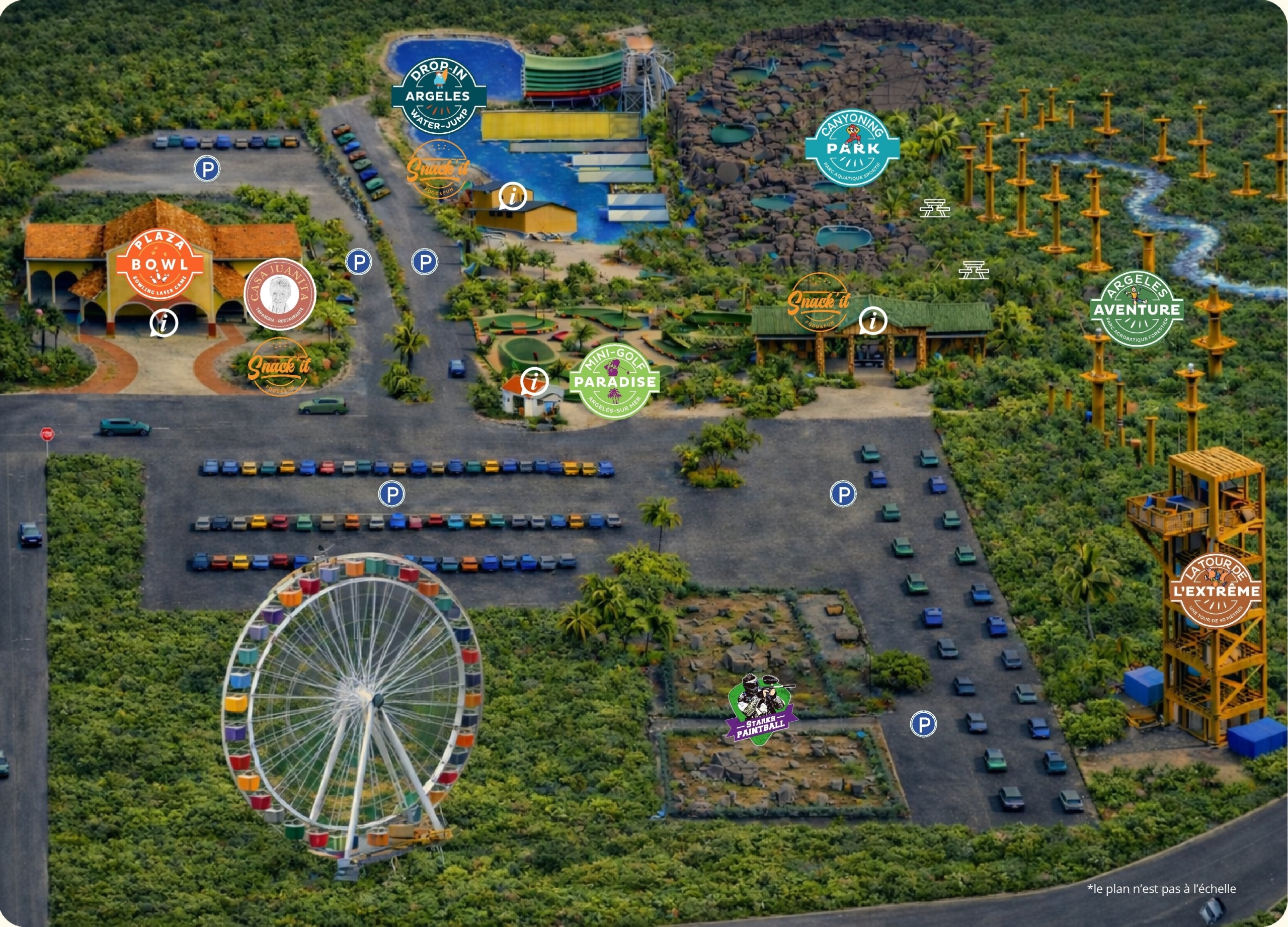Choose La Tour de l'Extrême badge

[1217, 591]
